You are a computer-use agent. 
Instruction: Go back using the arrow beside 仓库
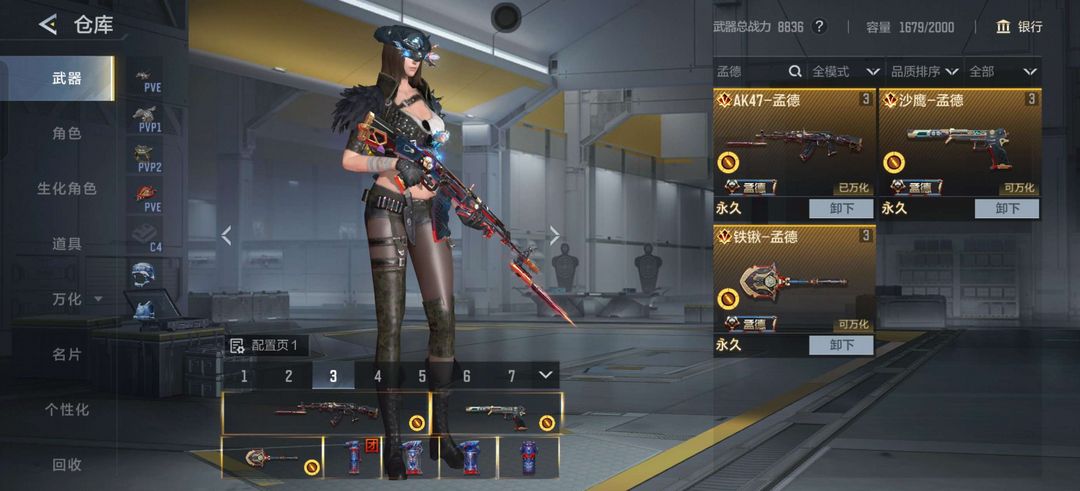coord(47,25)
